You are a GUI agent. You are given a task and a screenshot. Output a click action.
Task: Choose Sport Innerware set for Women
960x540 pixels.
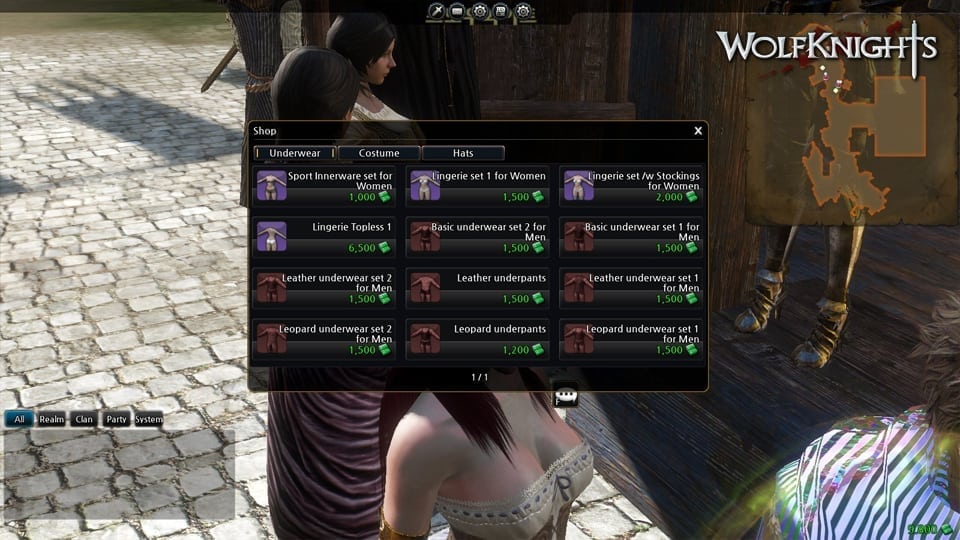click(x=324, y=186)
